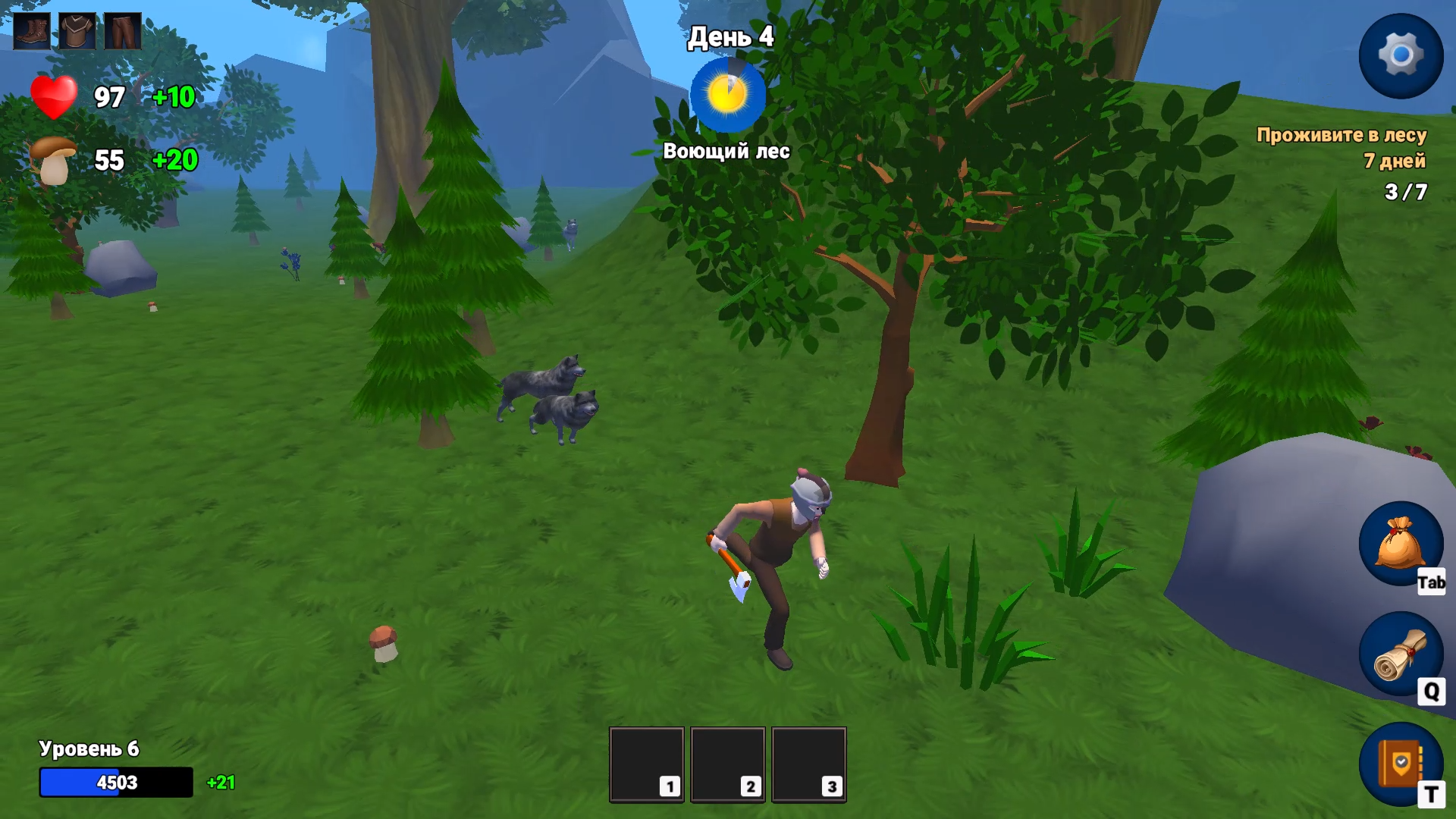
Task: Open the inventory bag icon labeled Tab
Action: coord(1401,544)
